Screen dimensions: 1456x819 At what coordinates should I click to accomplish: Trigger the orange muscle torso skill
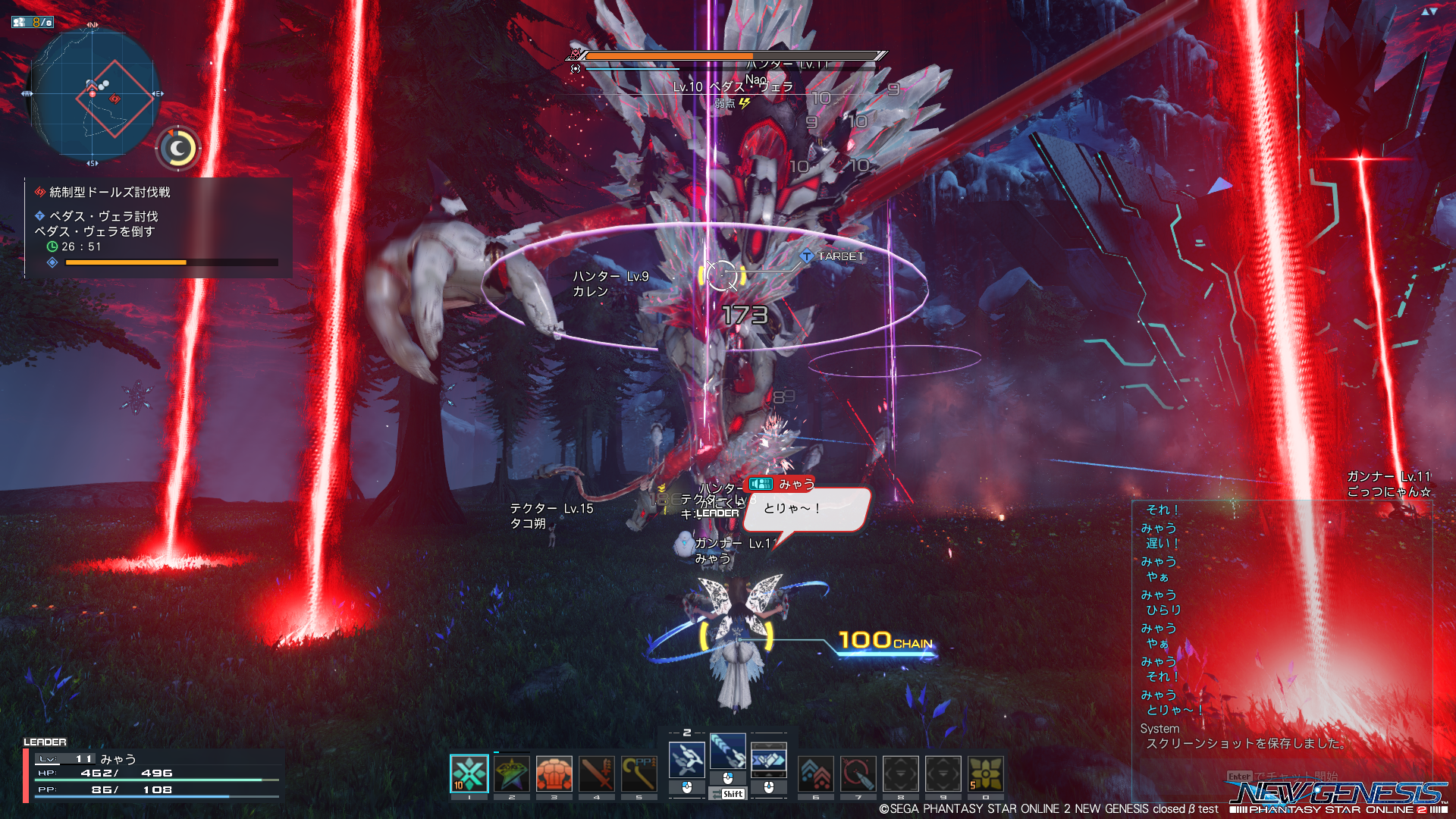[x=554, y=774]
